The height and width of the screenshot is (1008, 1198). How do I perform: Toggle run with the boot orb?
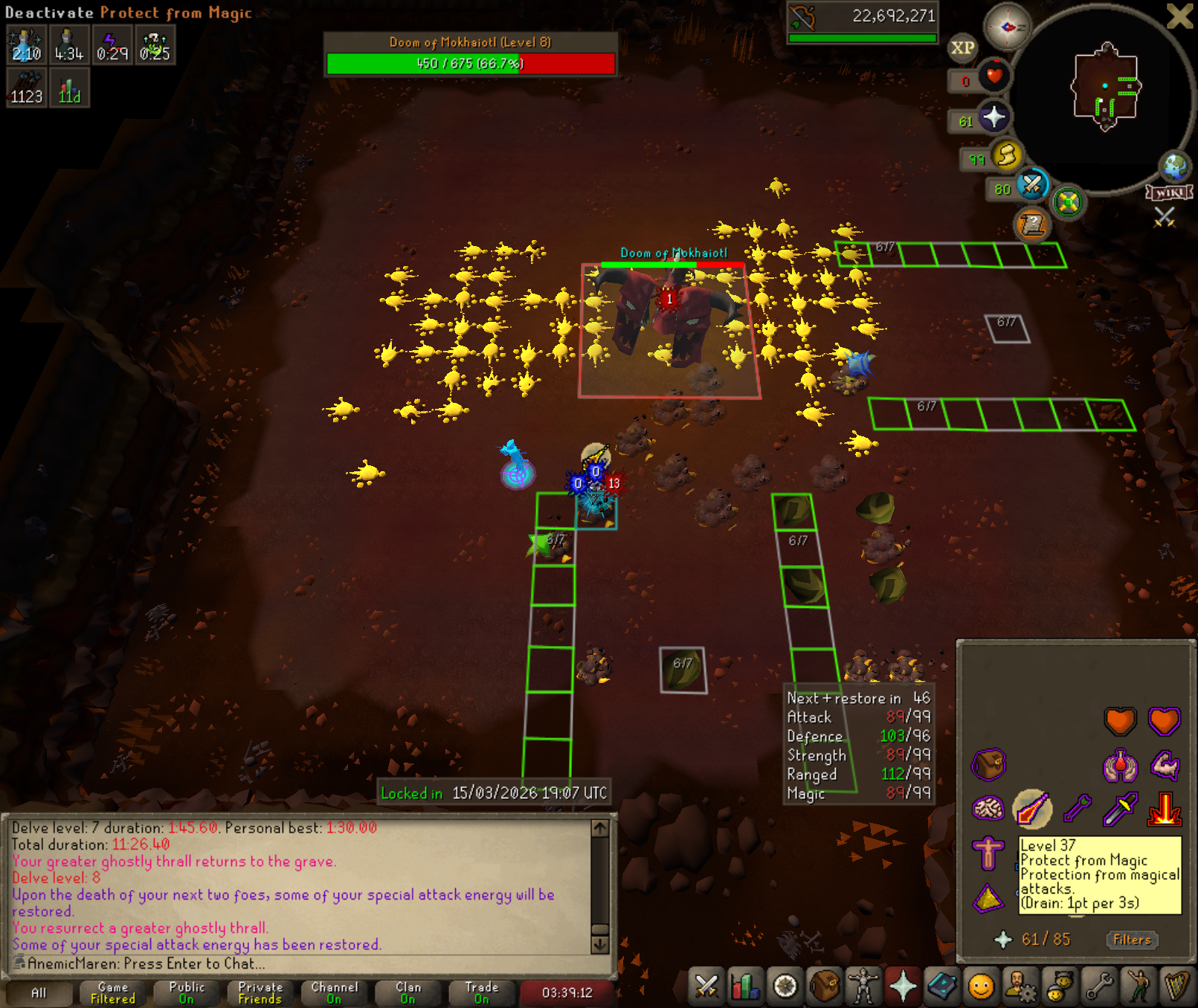coord(1006,155)
